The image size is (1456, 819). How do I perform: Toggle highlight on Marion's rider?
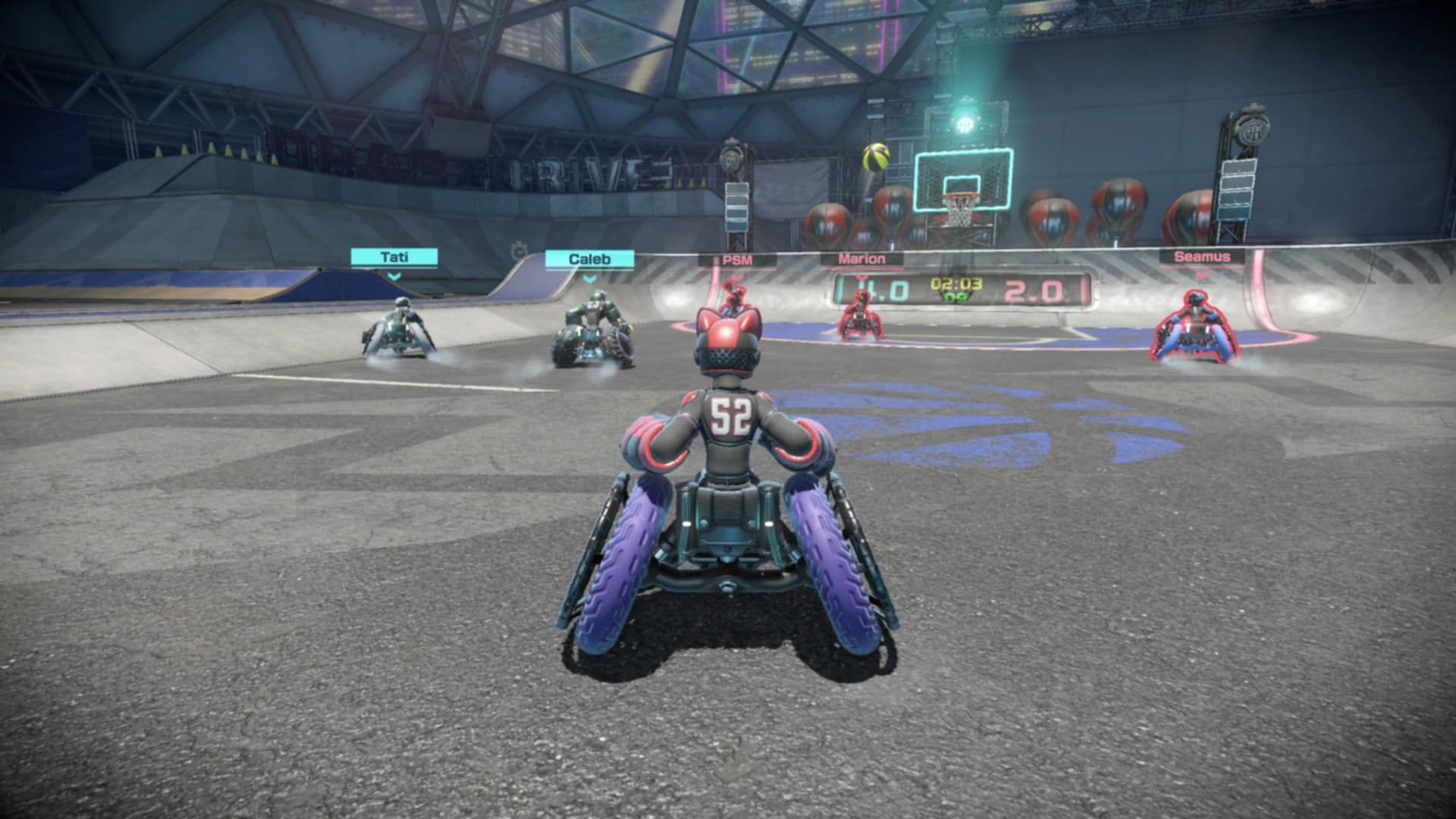click(x=861, y=326)
